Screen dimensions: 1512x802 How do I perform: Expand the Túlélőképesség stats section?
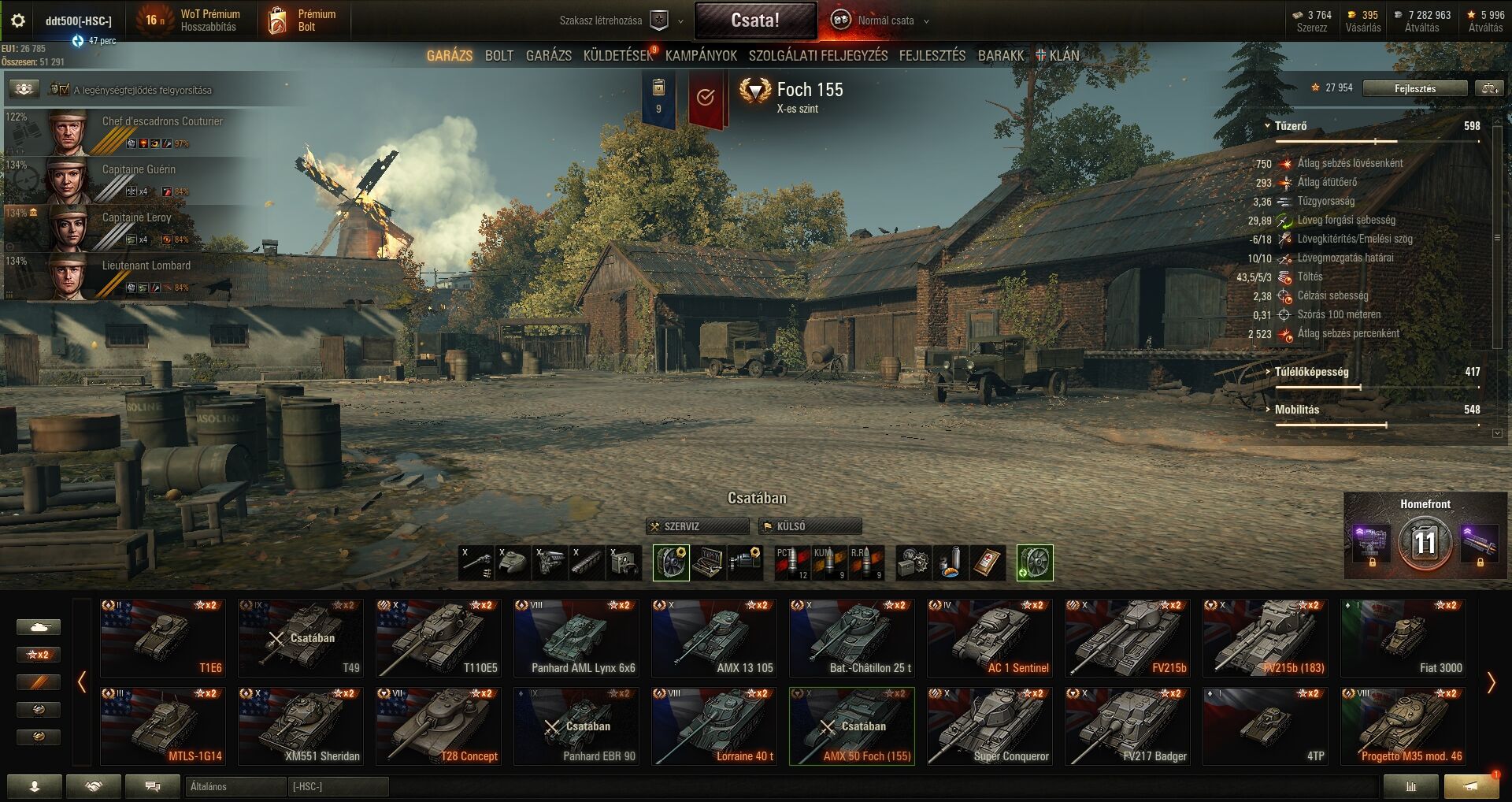[1311, 372]
